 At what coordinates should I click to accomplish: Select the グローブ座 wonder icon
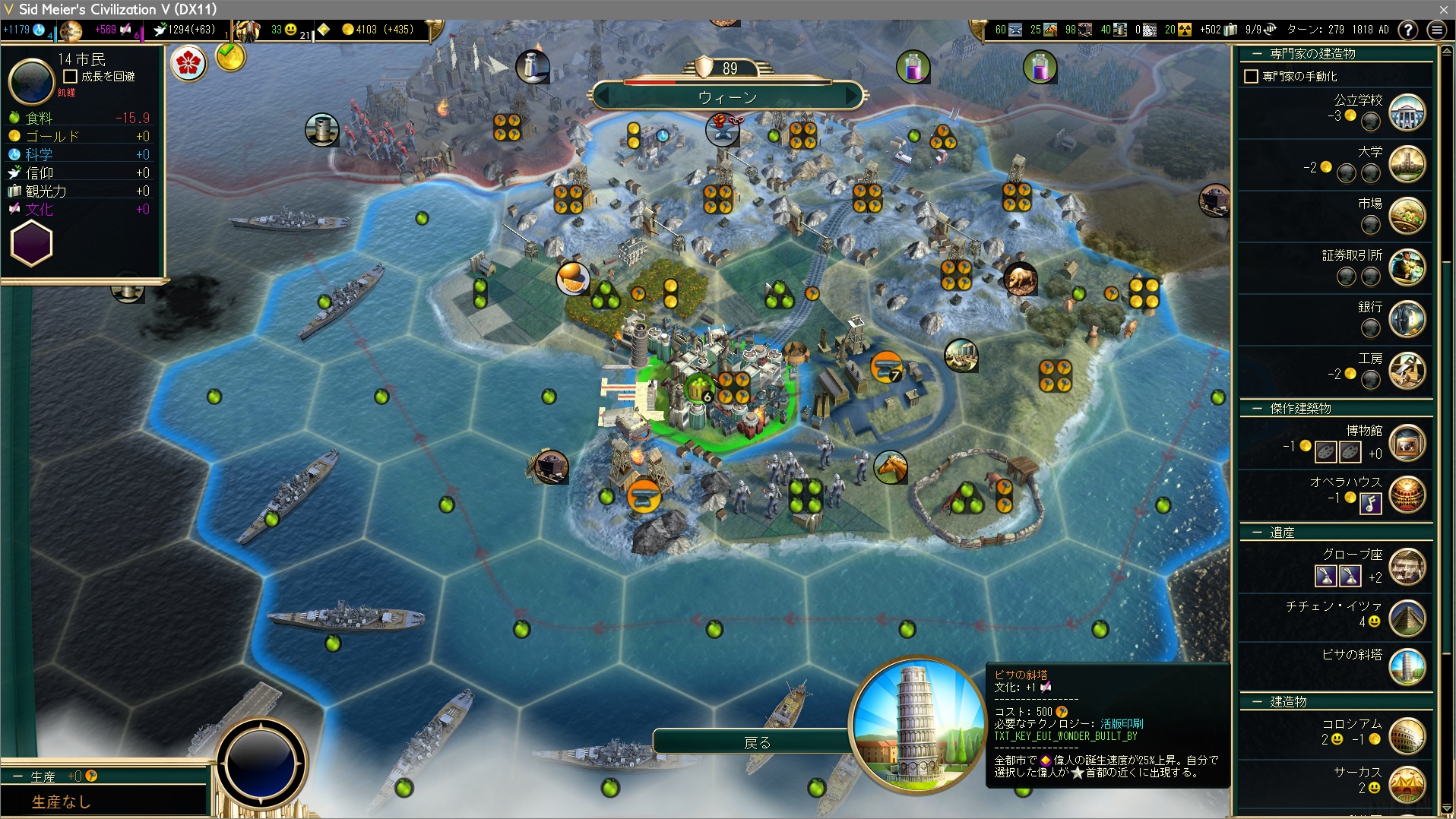pyautogui.click(x=1407, y=568)
